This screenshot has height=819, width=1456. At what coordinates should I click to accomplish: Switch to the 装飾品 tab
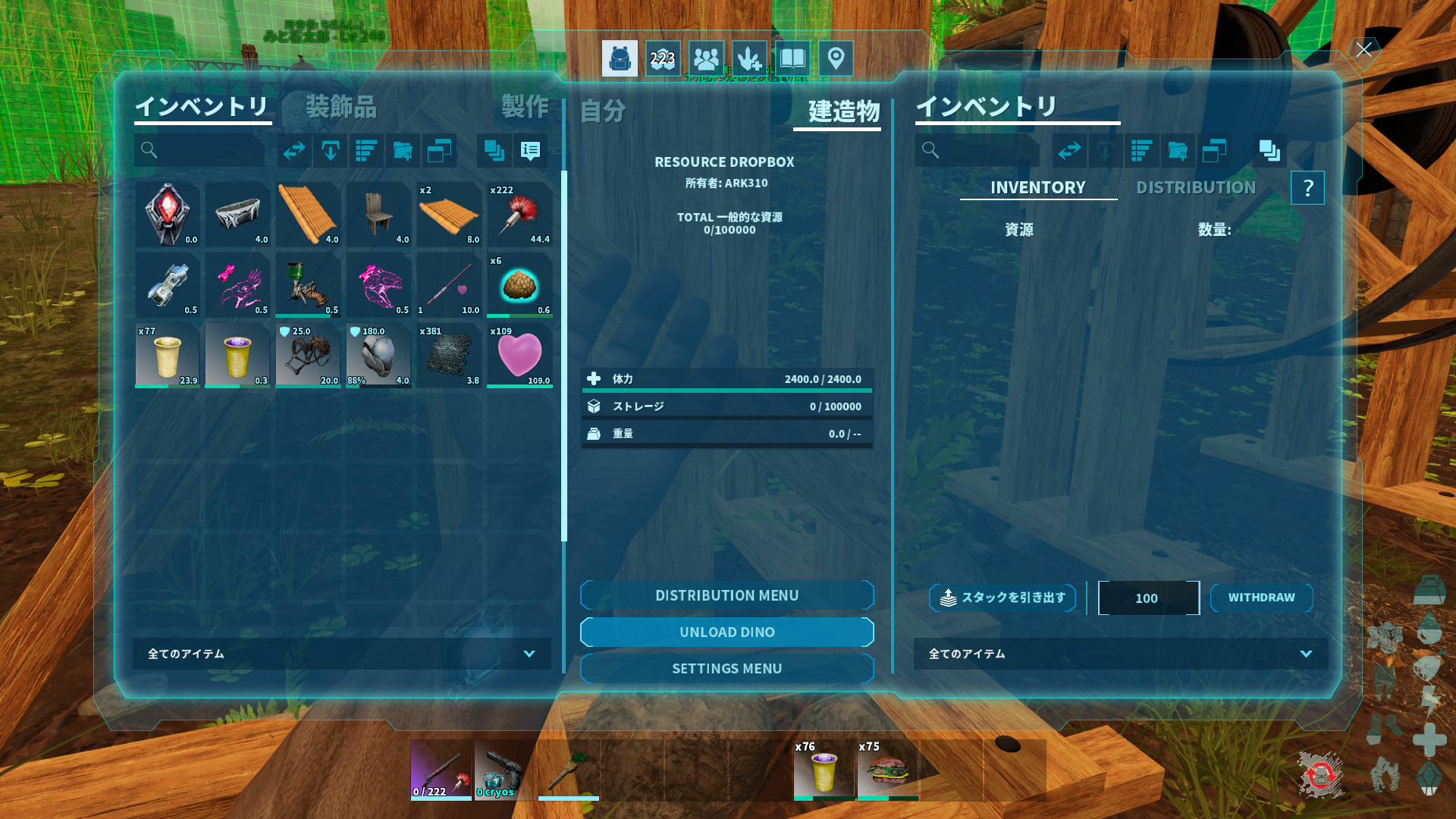[341, 108]
